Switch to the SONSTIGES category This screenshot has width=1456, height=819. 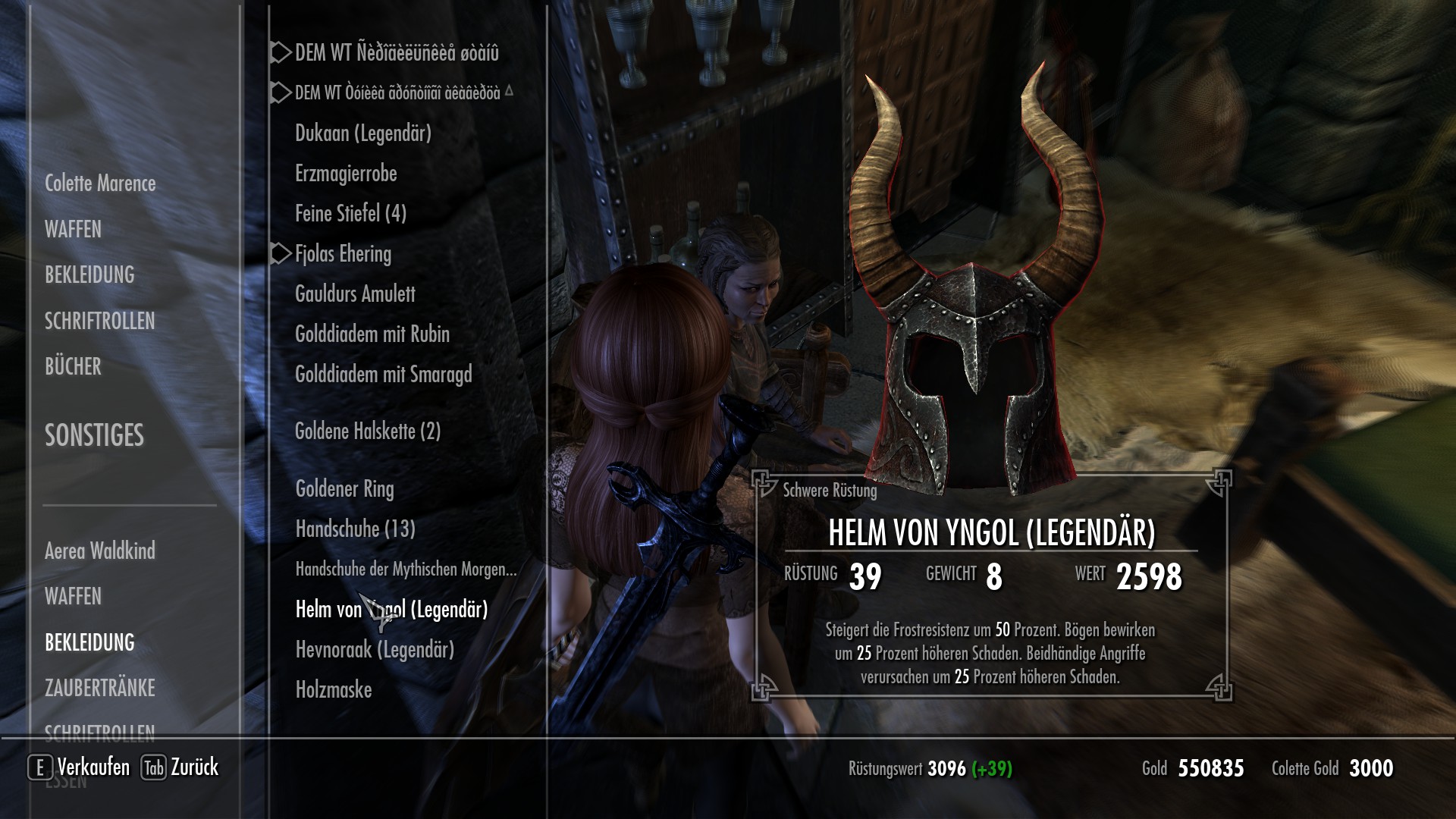94,435
